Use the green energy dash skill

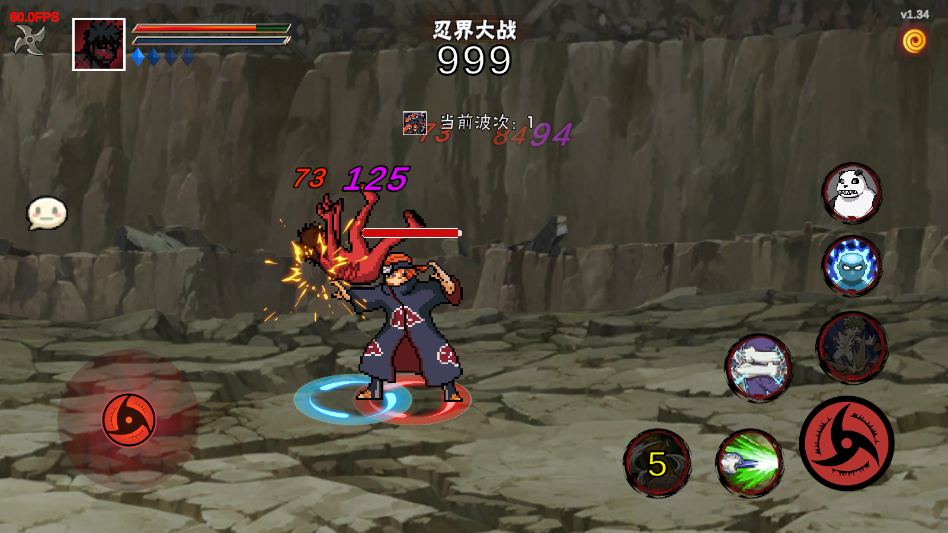coord(749,463)
